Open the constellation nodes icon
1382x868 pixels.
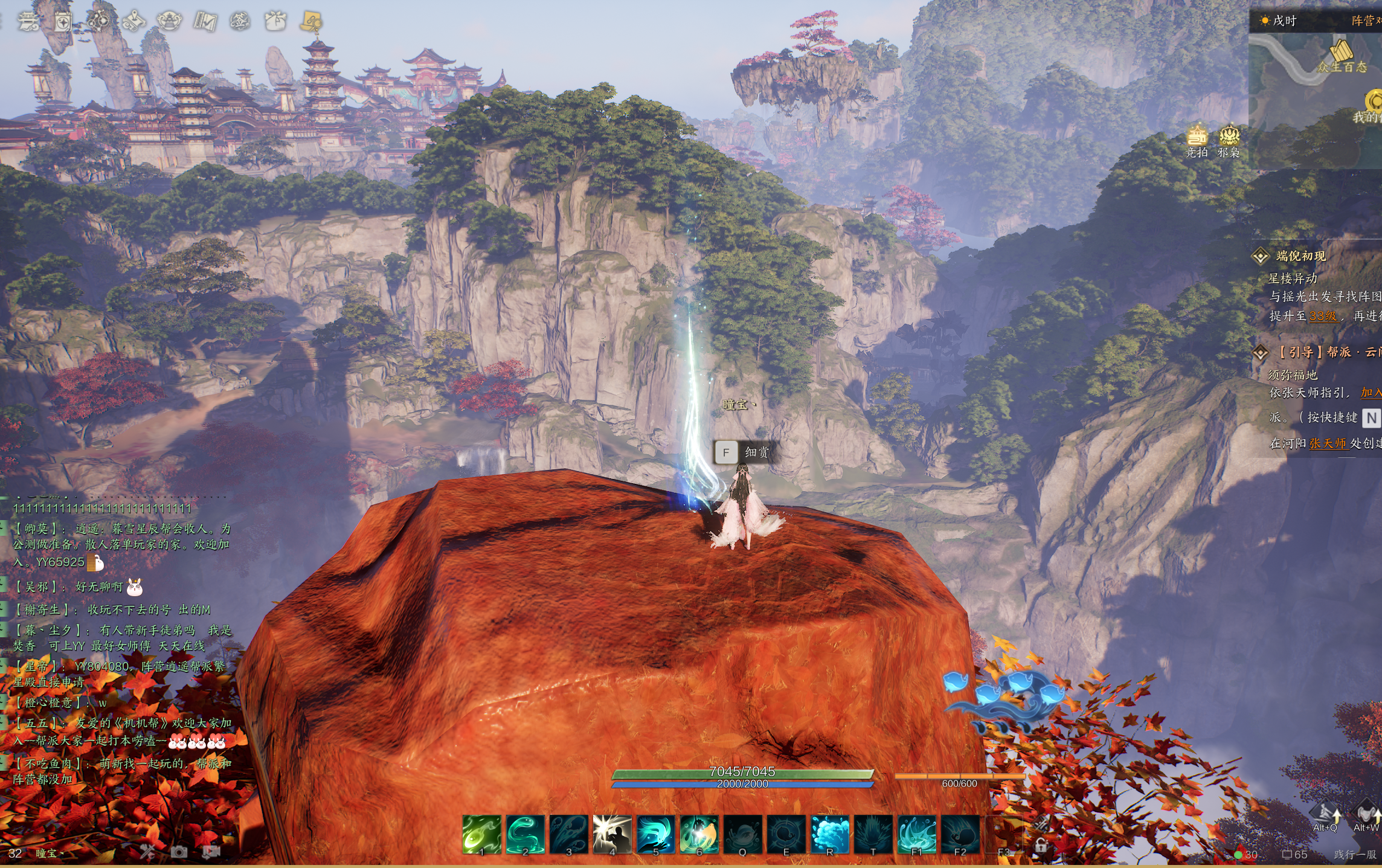[x=98, y=22]
